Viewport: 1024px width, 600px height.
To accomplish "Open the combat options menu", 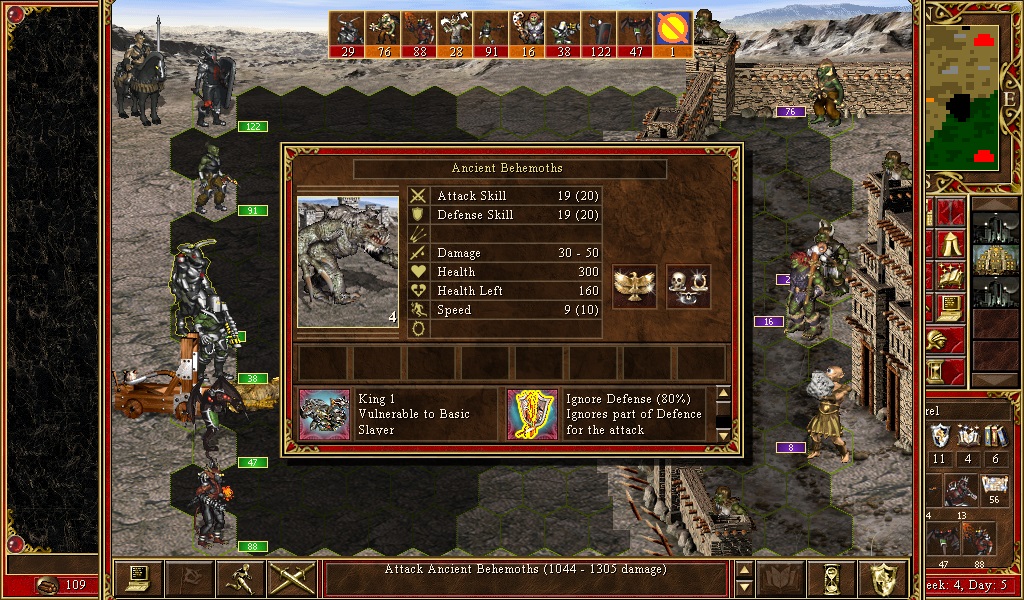I will [x=139, y=578].
